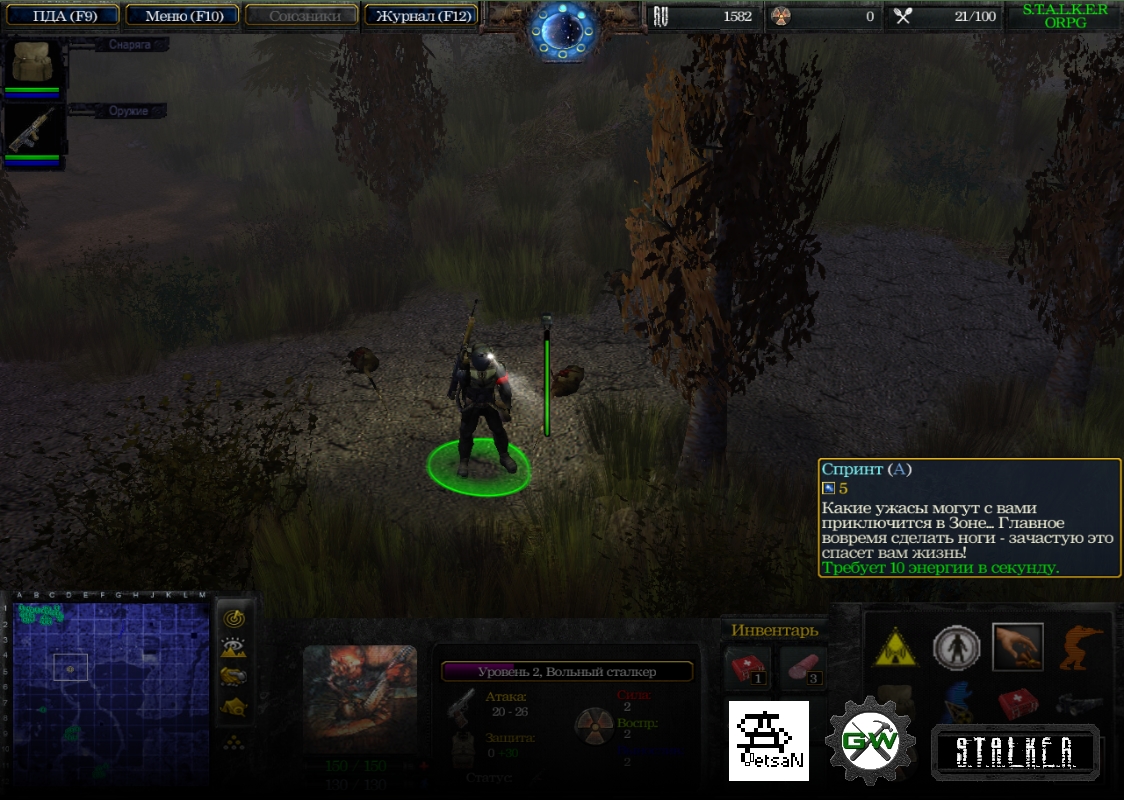This screenshot has height=800, width=1124.
Task: Open the formation dots button
Action: pos(234,741)
